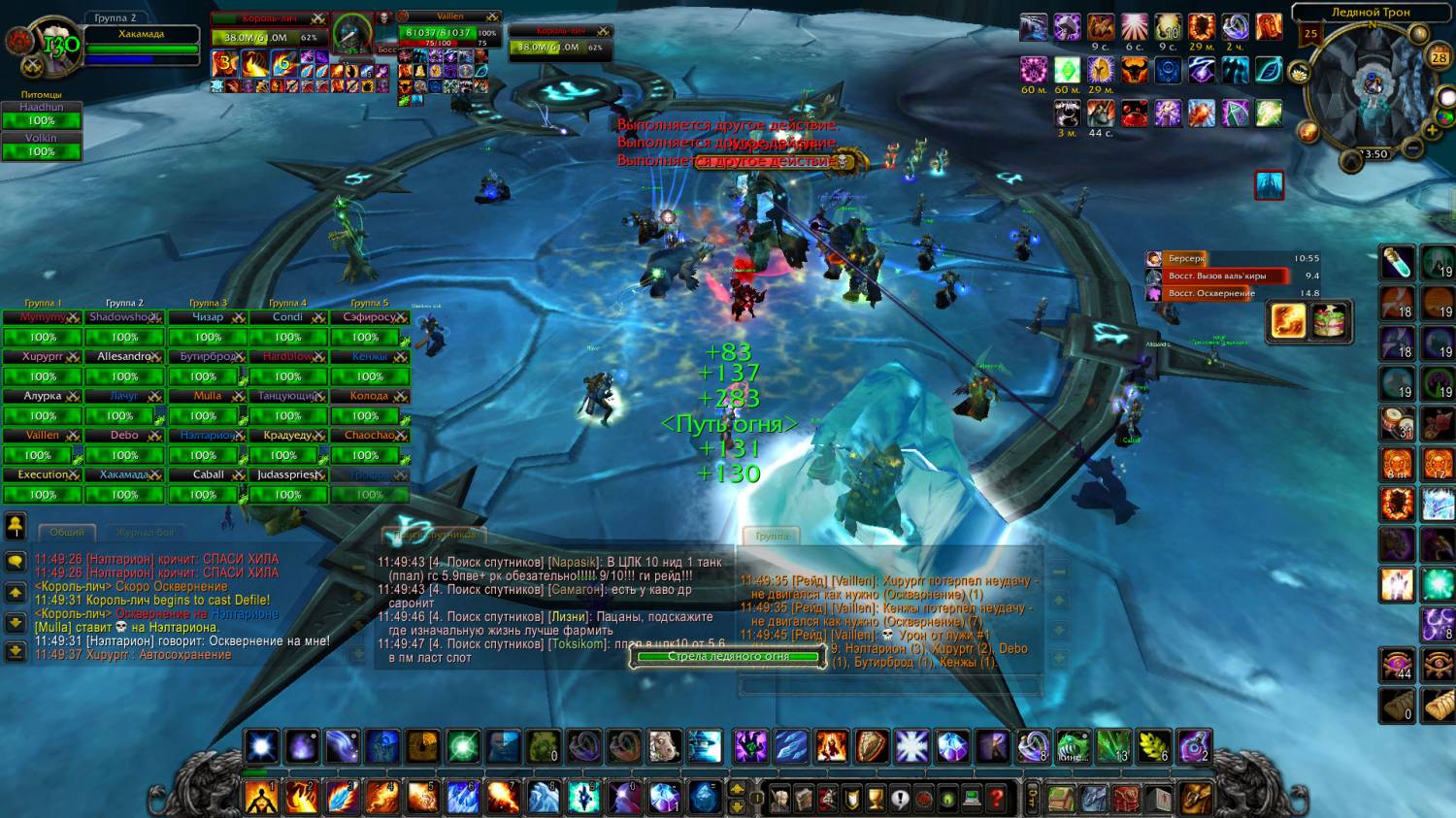Open the achievements golden trophy button

877,799
